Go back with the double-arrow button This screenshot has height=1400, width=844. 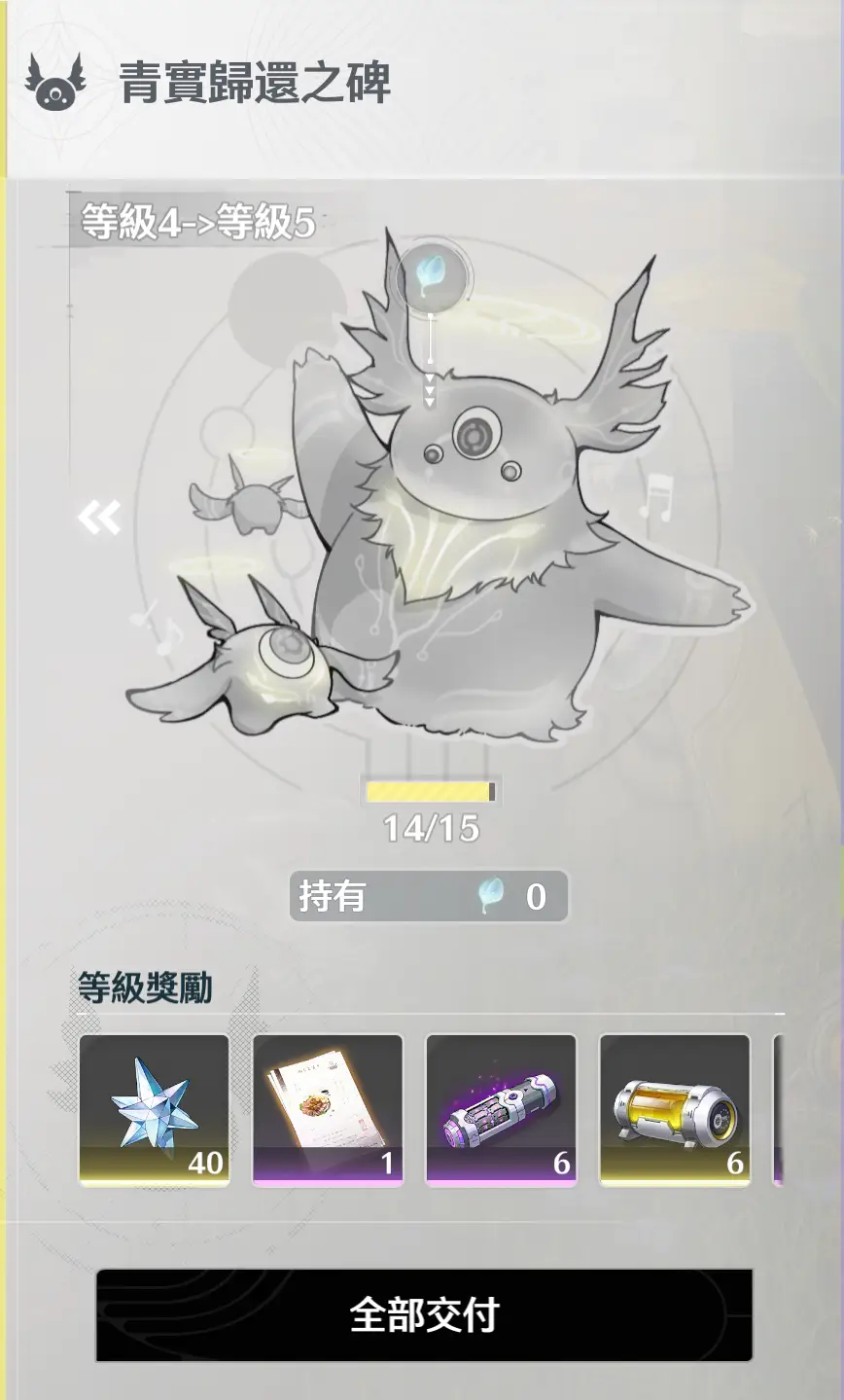pos(100,517)
